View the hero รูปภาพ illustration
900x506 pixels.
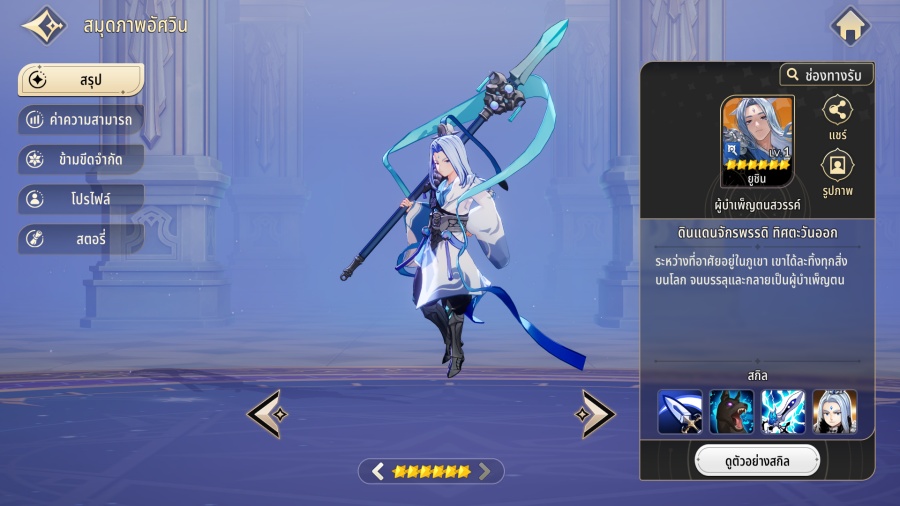(837, 173)
